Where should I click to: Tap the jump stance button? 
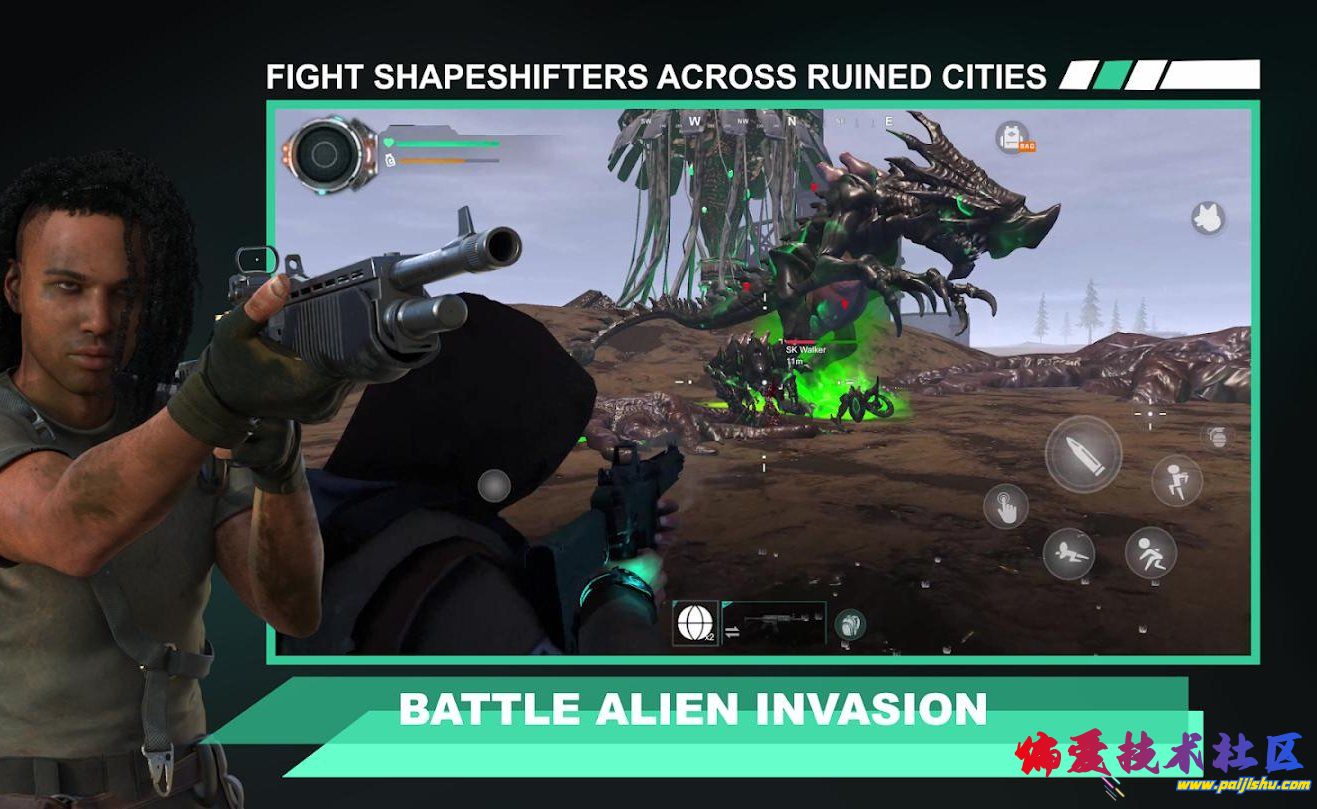[1176, 480]
